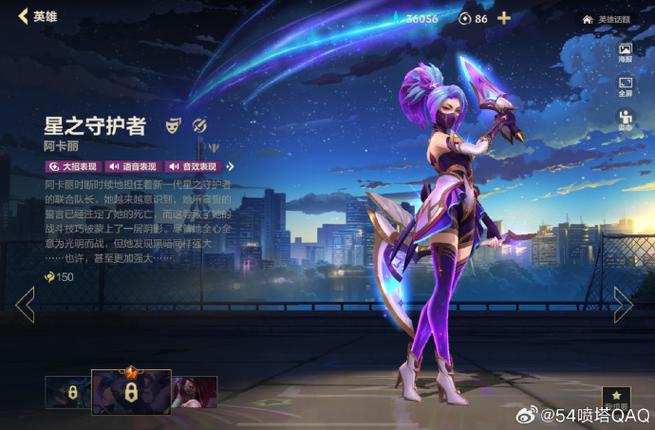Click the circular slashed icon beside the skin title

(199, 125)
